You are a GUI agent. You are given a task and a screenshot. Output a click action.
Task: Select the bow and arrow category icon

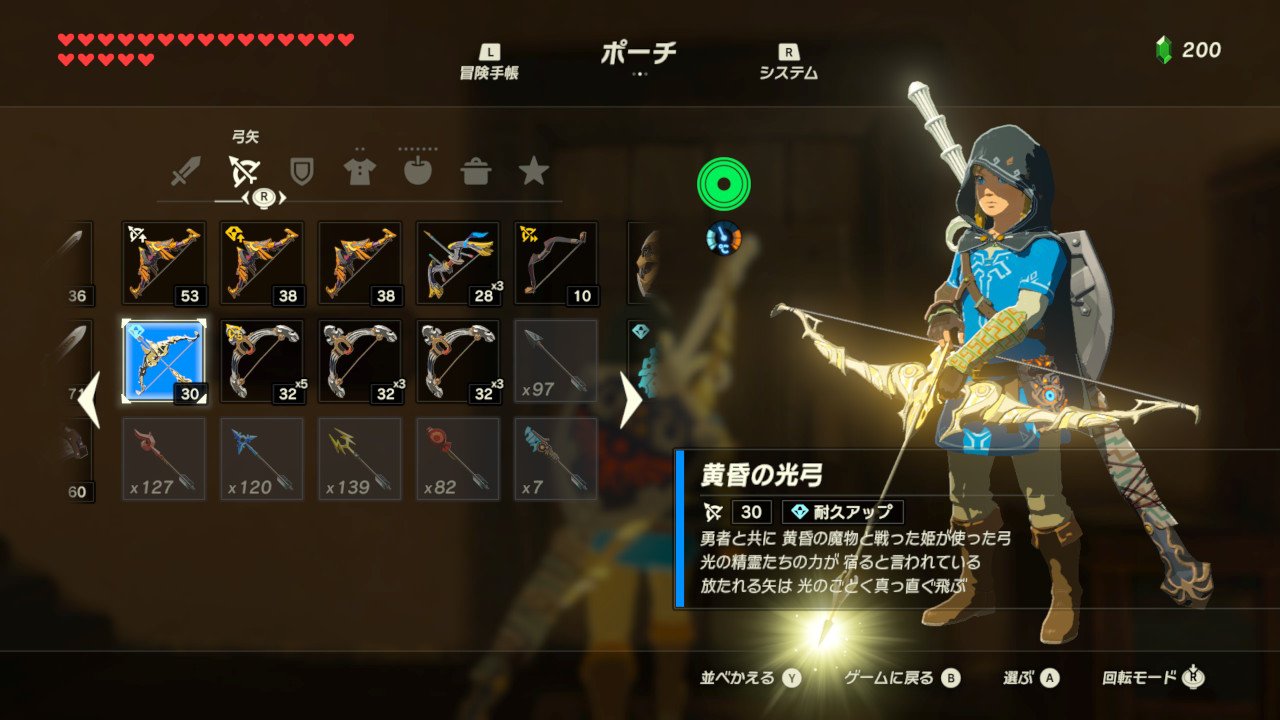point(243,170)
